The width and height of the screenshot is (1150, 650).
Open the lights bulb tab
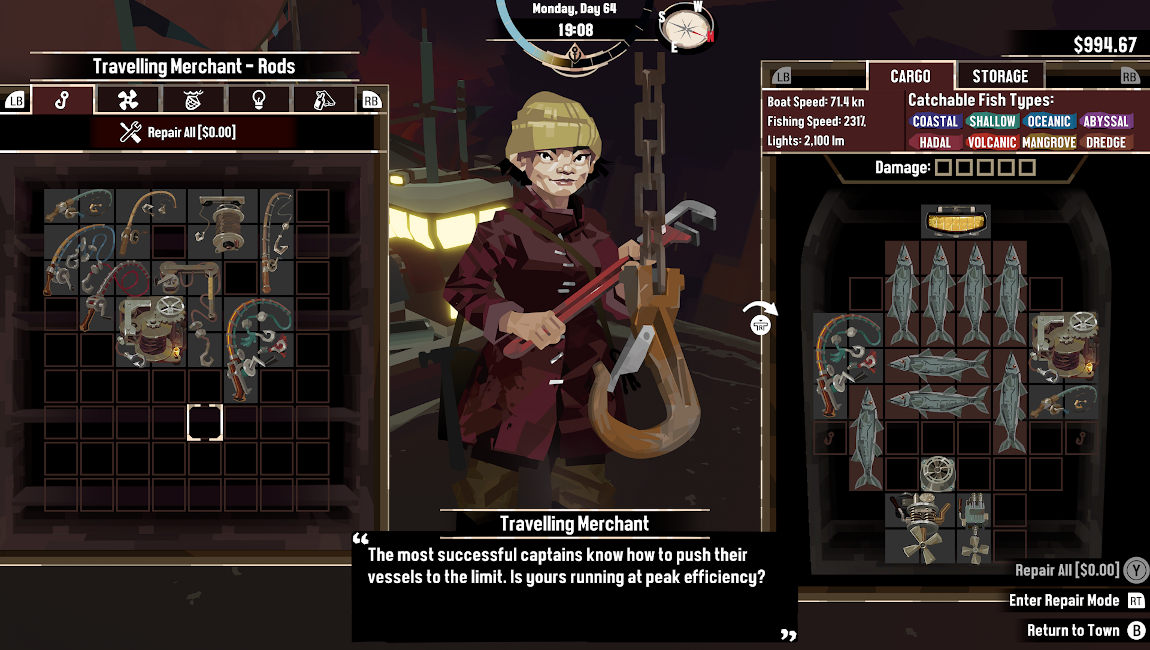coord(258,100)
